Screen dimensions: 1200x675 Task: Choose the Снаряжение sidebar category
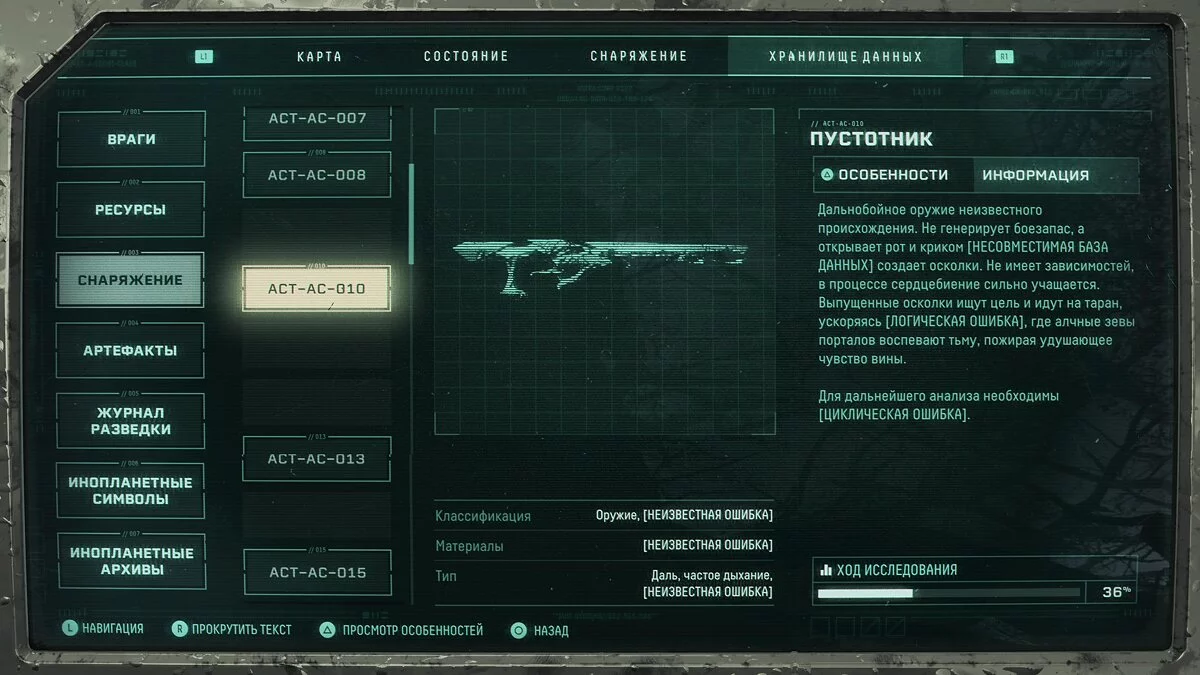[x=131, y=280]
